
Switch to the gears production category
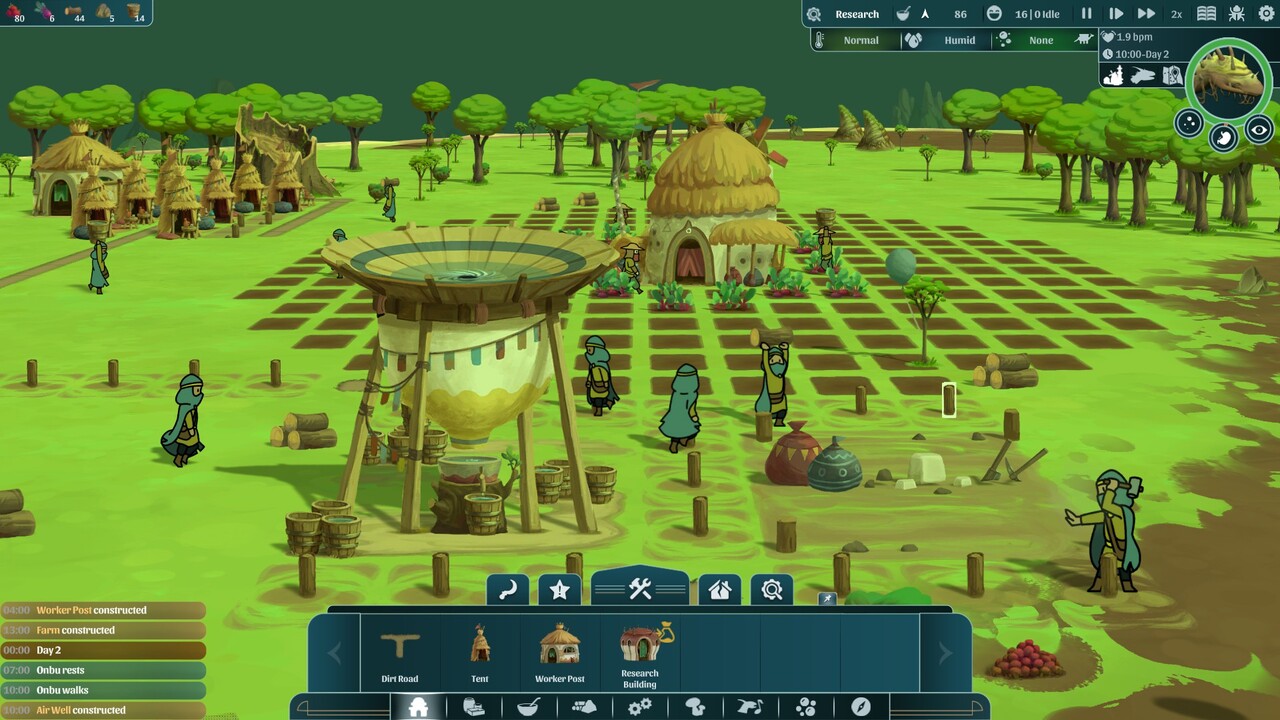[x=639, y=707]
